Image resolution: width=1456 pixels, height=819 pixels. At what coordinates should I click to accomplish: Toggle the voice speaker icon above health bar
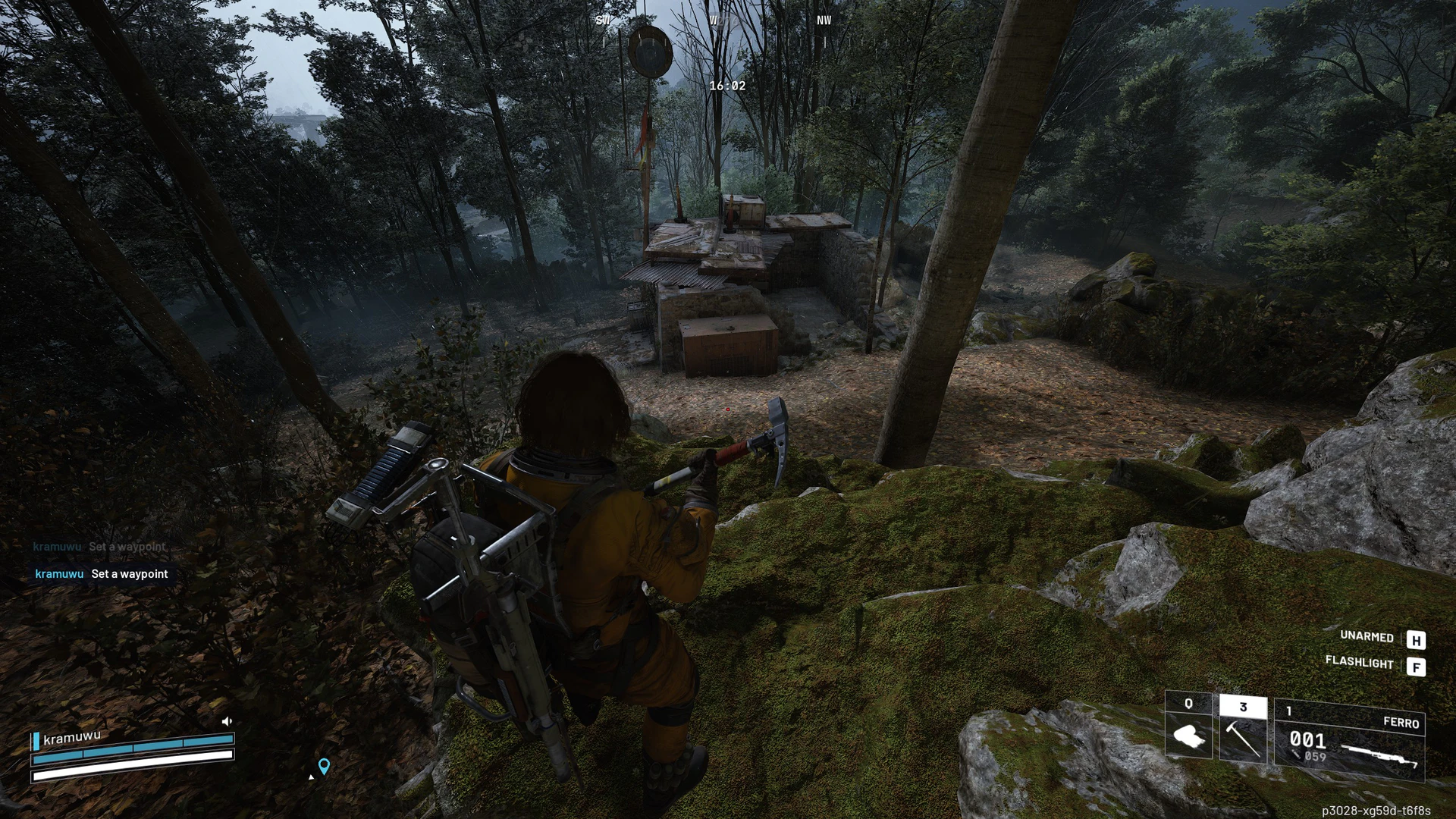(x=226, y=721)
